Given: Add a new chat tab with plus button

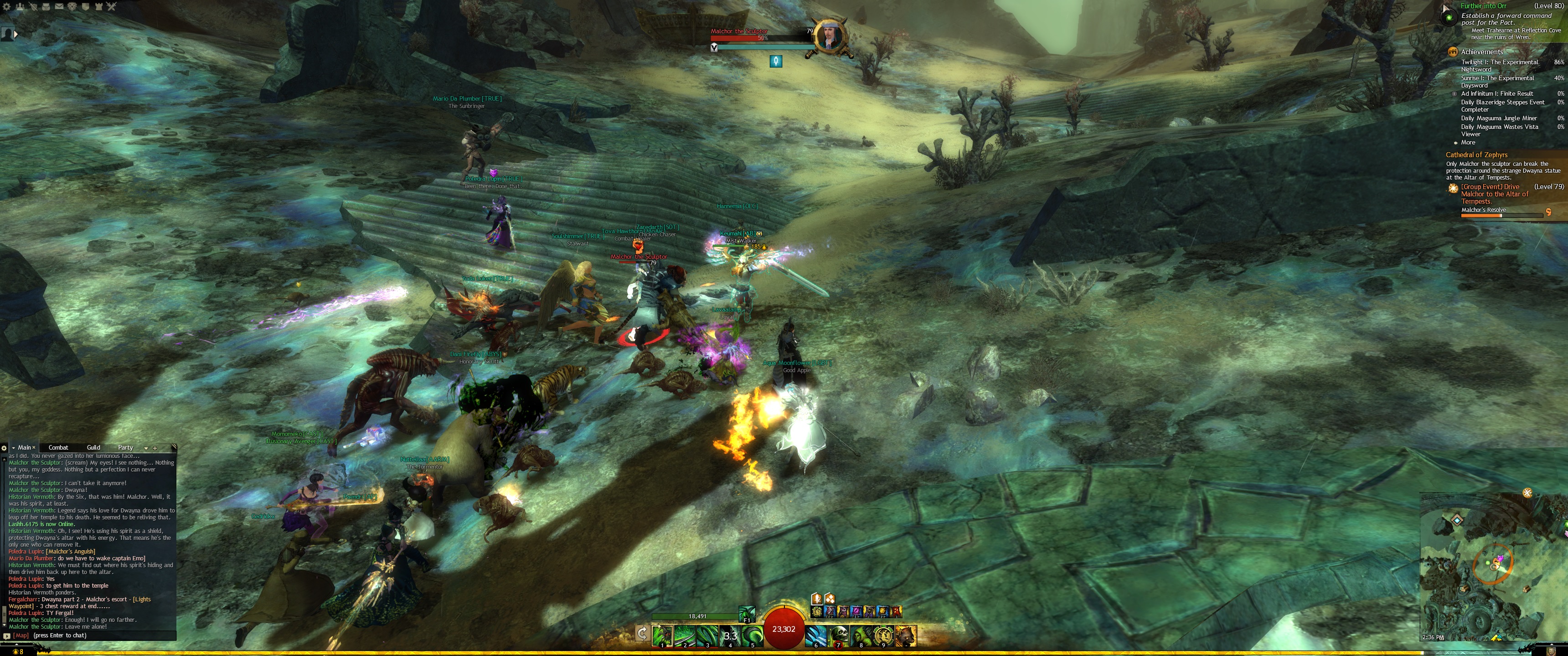Looking at the screenshot, I should tap(155, 448).
